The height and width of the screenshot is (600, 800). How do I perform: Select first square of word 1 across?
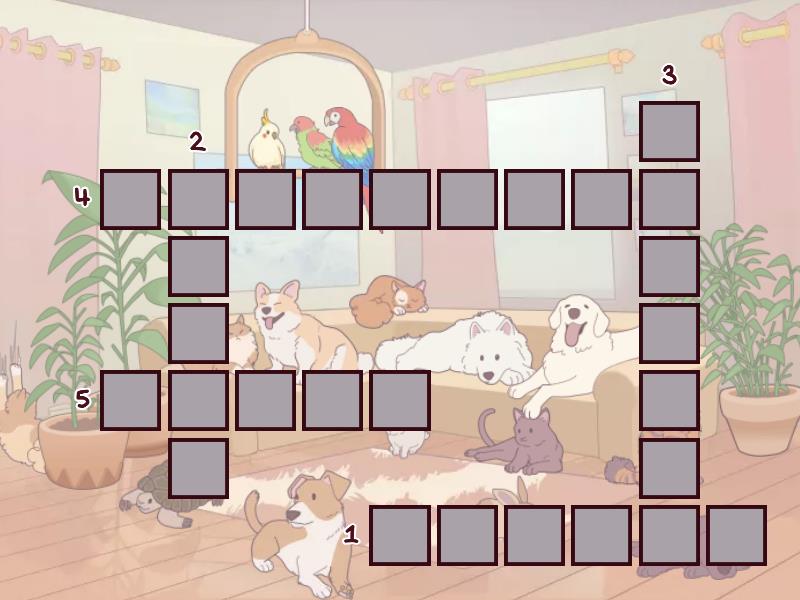pyautogui.click(x=400, y=535)
